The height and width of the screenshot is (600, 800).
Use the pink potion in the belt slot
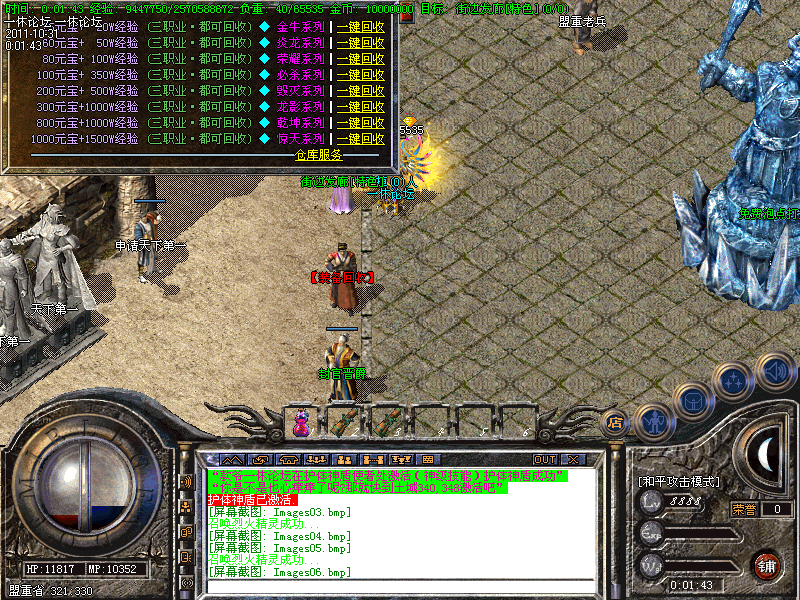pyautogui.click(x=301, y=424)
